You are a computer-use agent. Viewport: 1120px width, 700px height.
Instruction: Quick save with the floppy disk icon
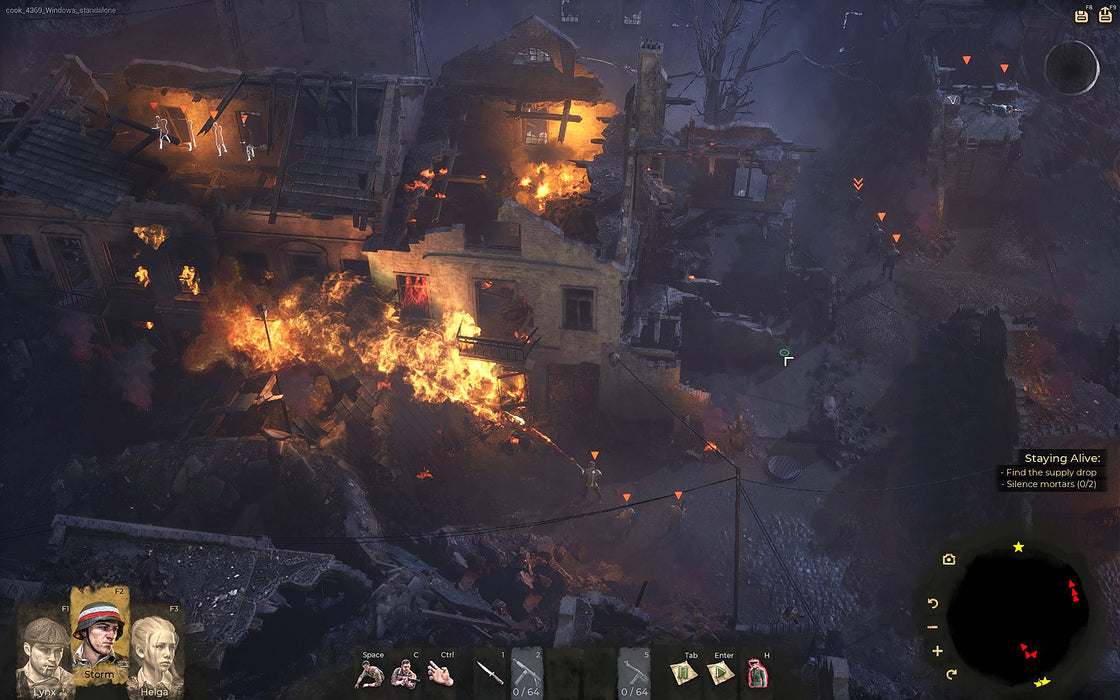[1081, 15]
